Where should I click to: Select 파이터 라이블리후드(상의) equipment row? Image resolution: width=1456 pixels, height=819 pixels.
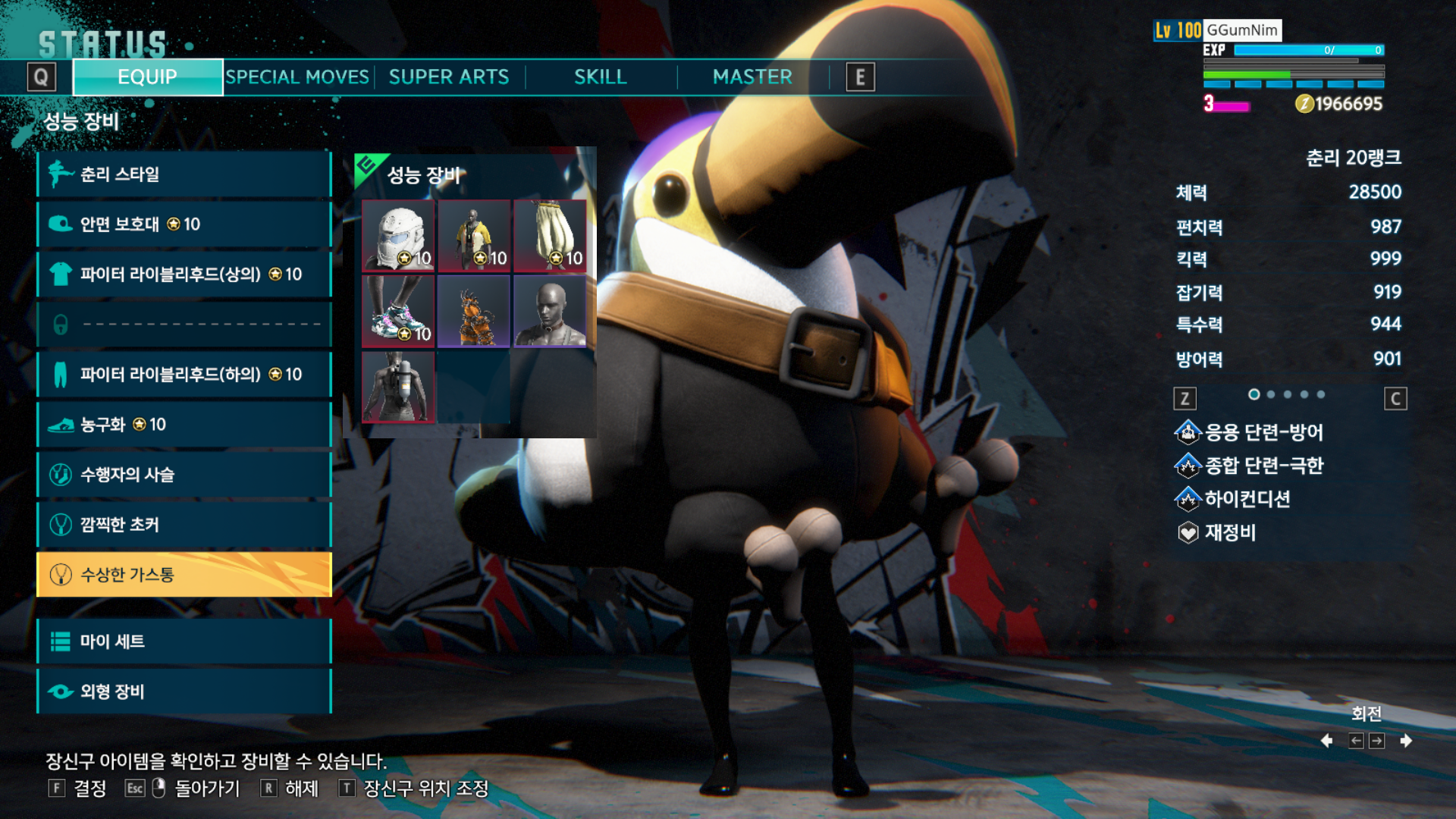tap(184, 275)
